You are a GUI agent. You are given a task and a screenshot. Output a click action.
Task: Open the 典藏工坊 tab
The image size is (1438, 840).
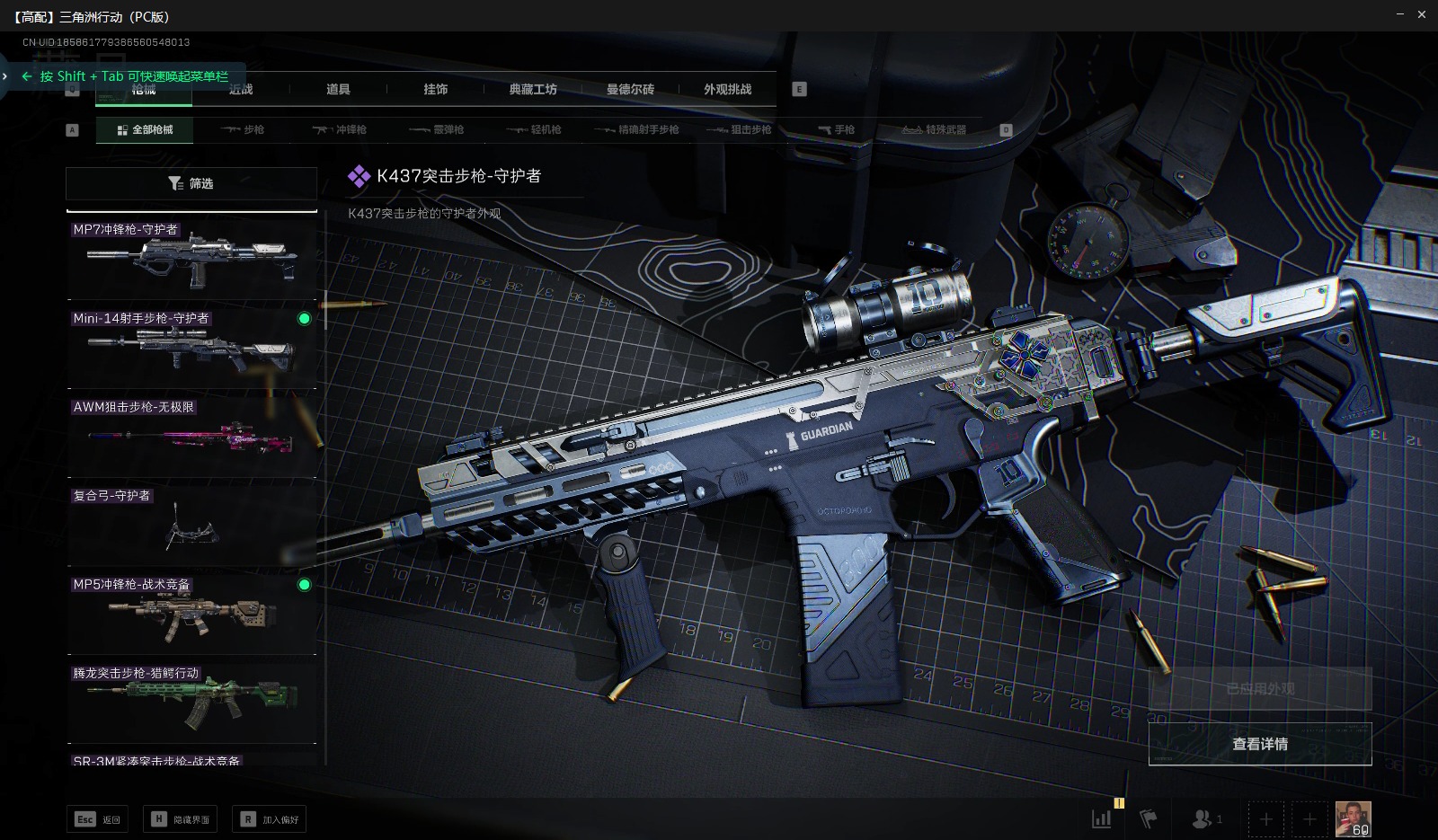533,89
